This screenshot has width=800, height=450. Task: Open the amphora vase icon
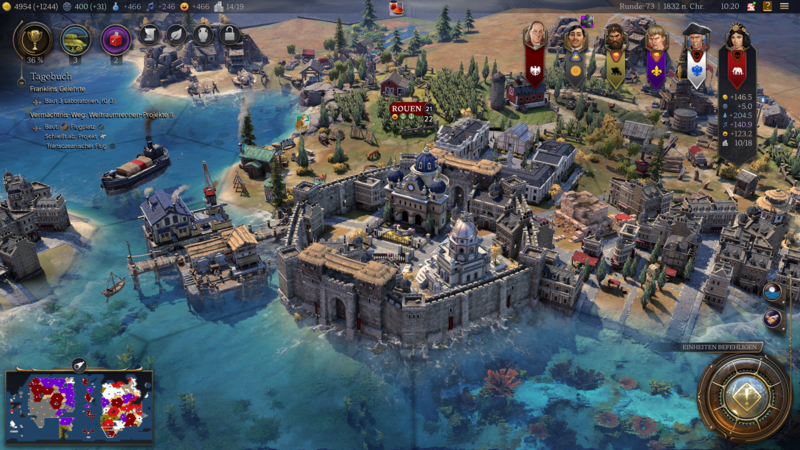203,35
